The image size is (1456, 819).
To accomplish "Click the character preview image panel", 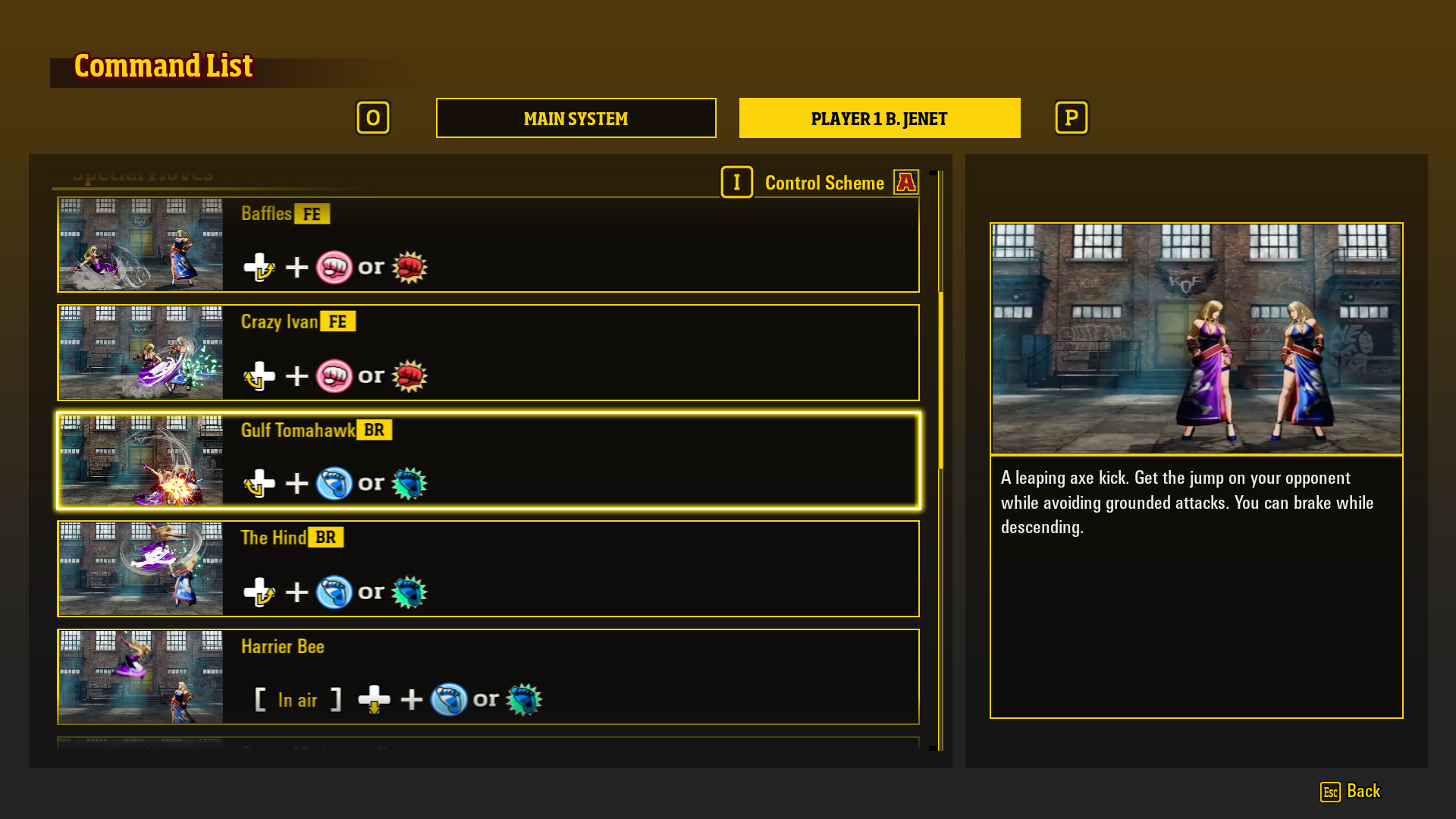I will click(1196, 338).
